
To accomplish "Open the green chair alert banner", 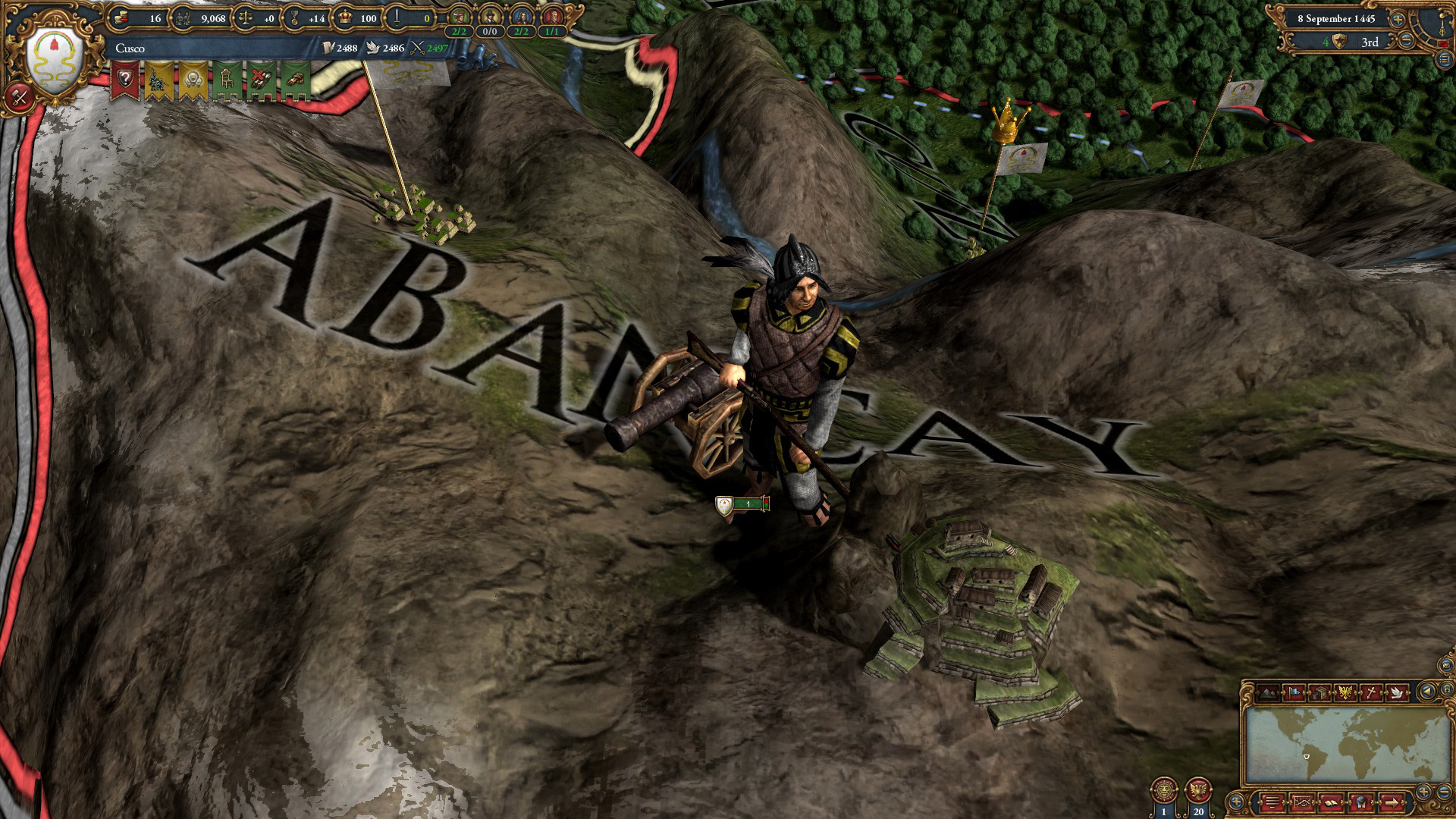I will pos(227,80).
